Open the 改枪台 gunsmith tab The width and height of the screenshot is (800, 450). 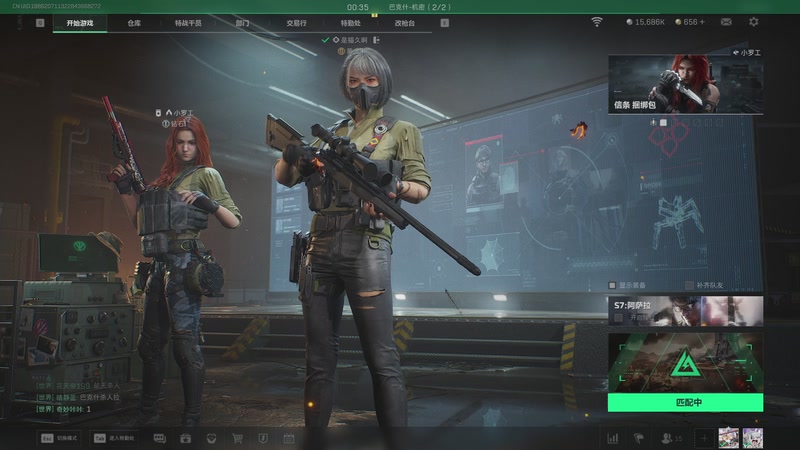pyautogui.click(x=404, y=22)
